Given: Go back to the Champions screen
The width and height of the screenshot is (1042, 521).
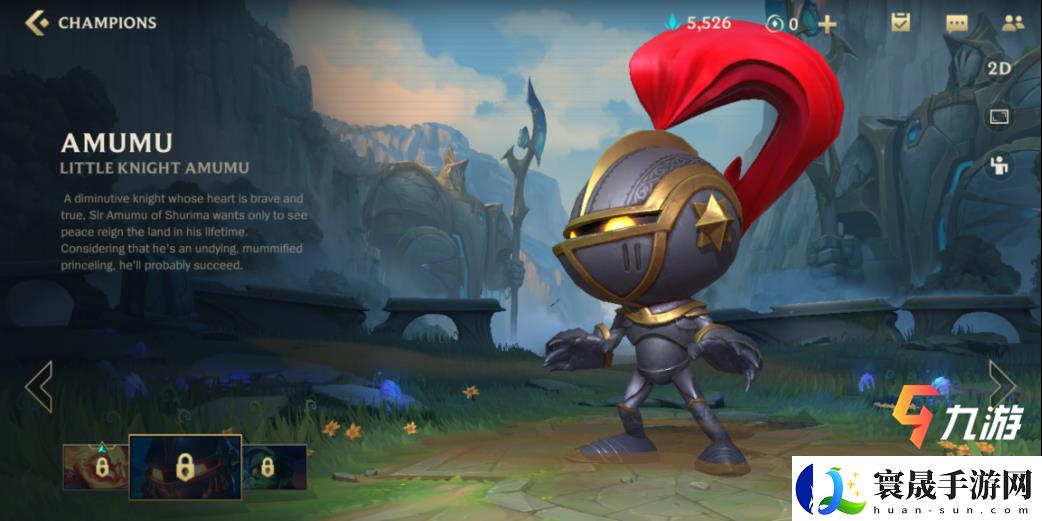Looking at the screenshot, I should [40, 22].
